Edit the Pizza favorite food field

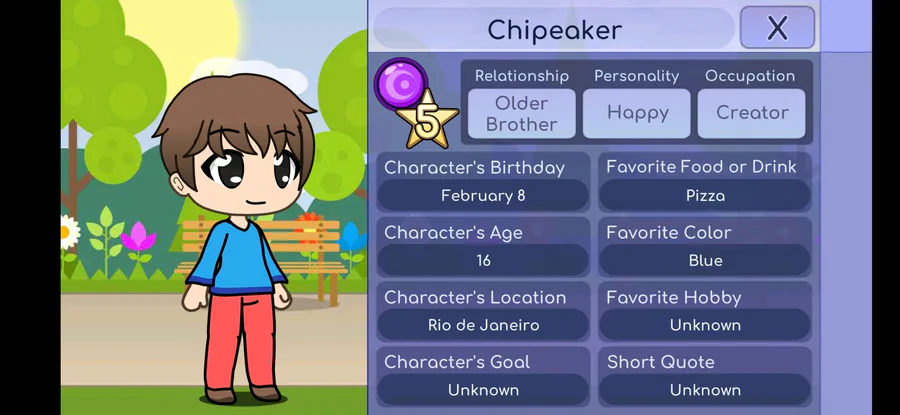[705, 196]
